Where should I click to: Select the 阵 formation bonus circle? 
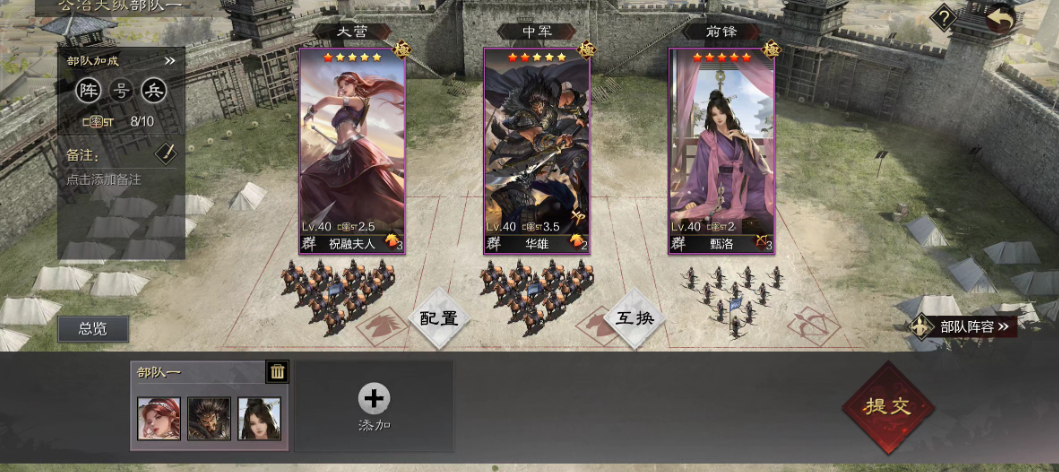click(x=90, y=90)
